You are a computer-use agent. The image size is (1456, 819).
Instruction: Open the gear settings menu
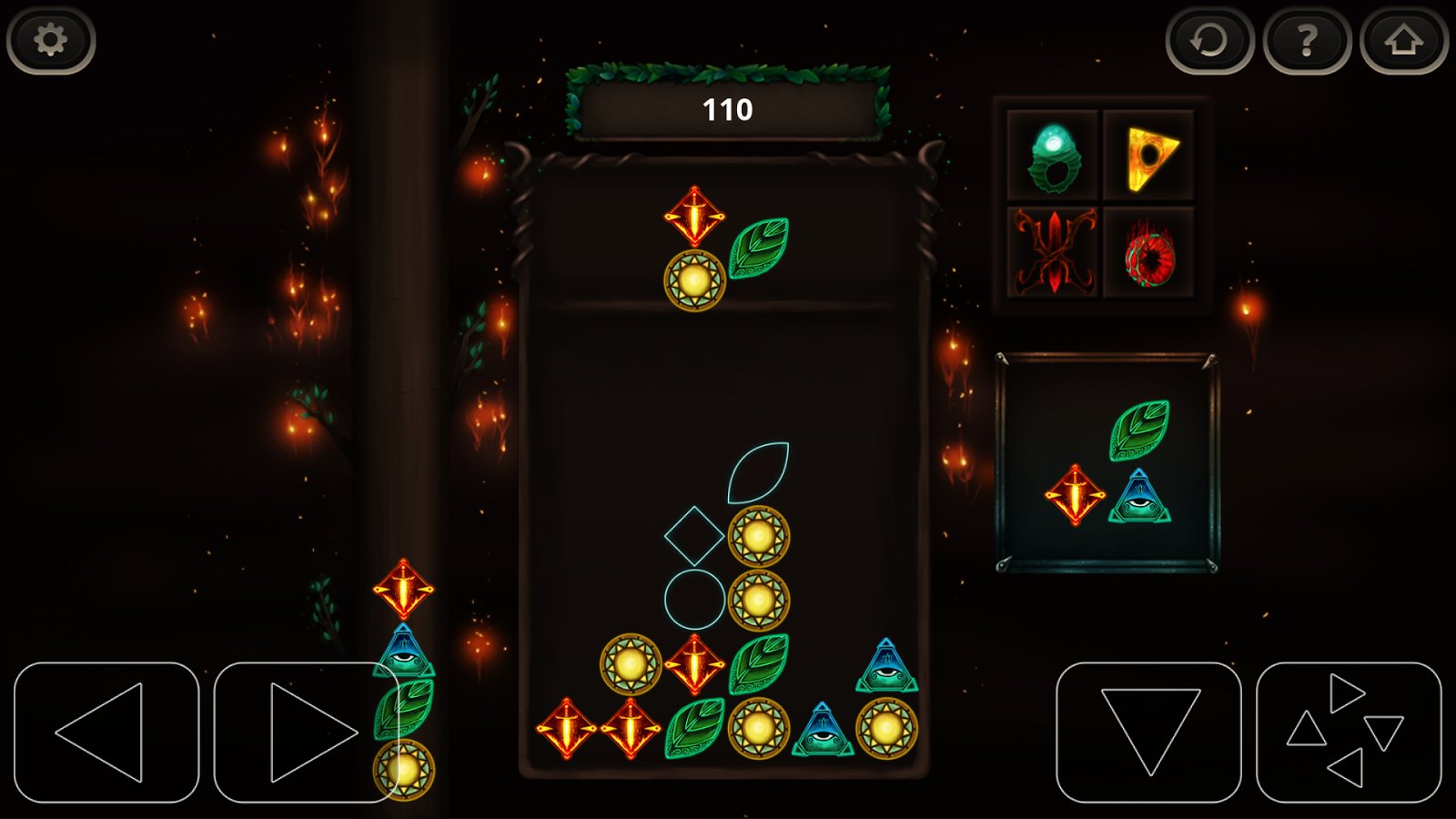51,40
